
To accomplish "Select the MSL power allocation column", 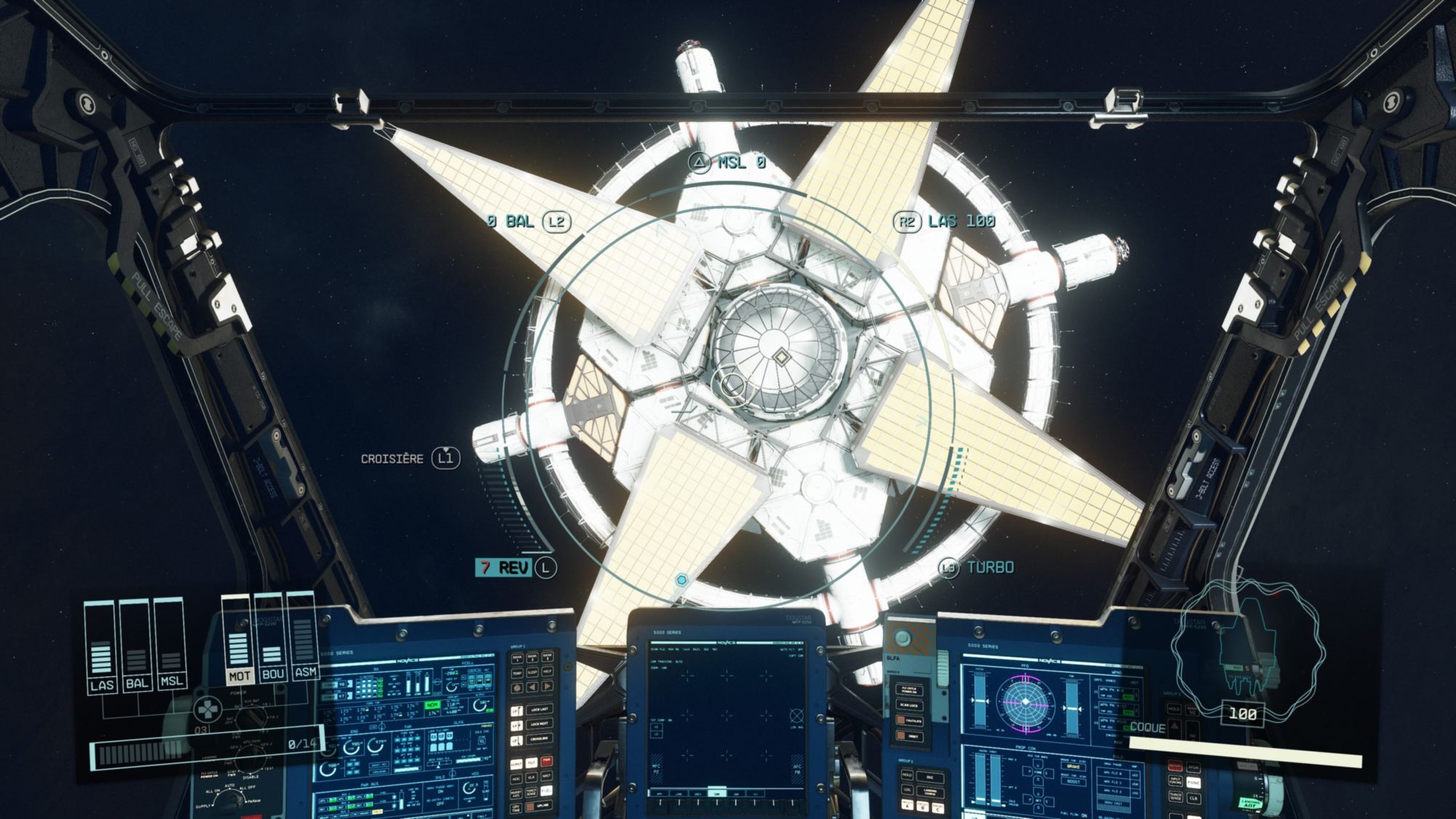I will 170,648.
